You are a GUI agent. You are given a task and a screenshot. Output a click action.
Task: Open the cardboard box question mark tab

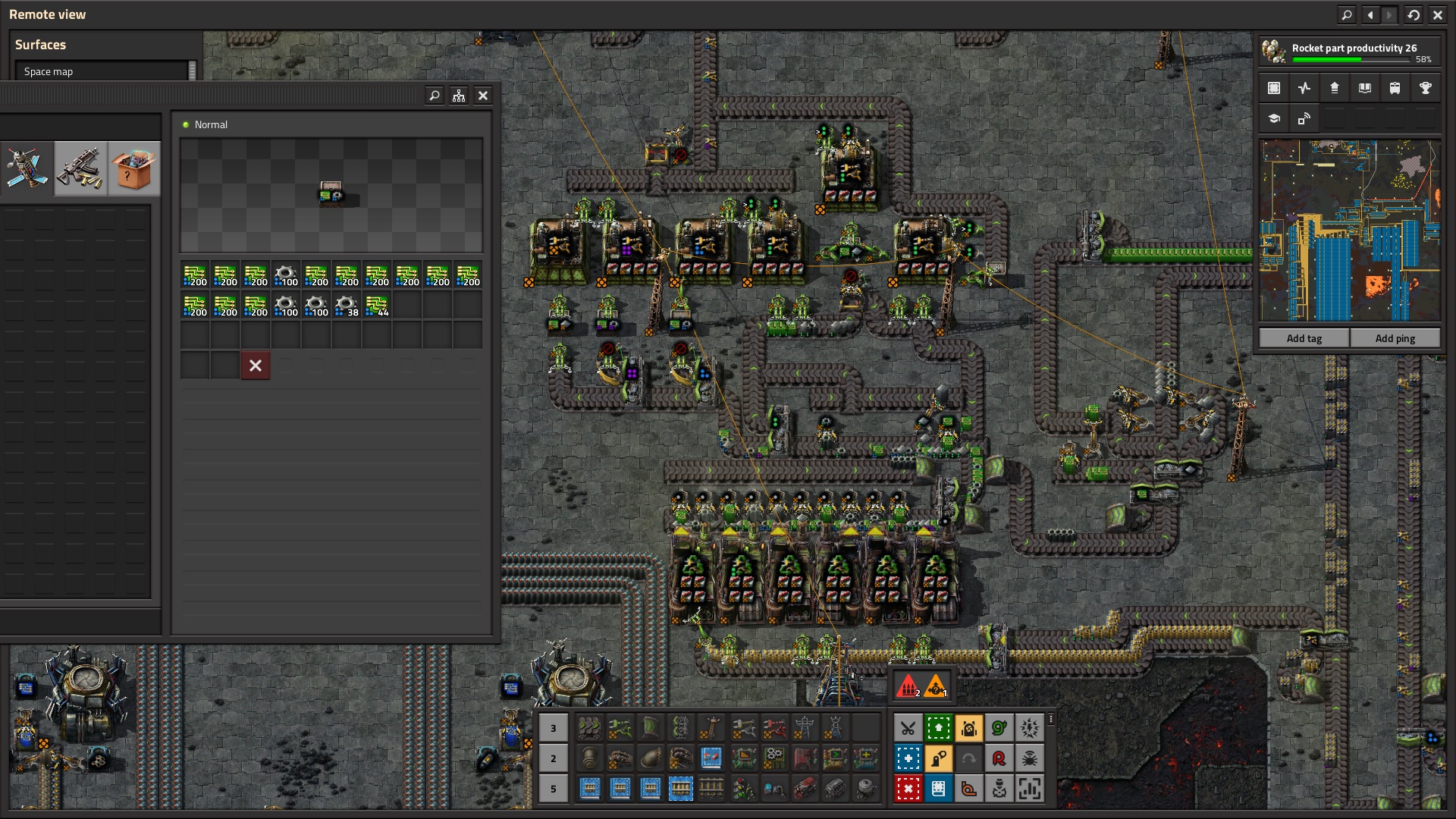pyautogui.click(x=133, y=168)
